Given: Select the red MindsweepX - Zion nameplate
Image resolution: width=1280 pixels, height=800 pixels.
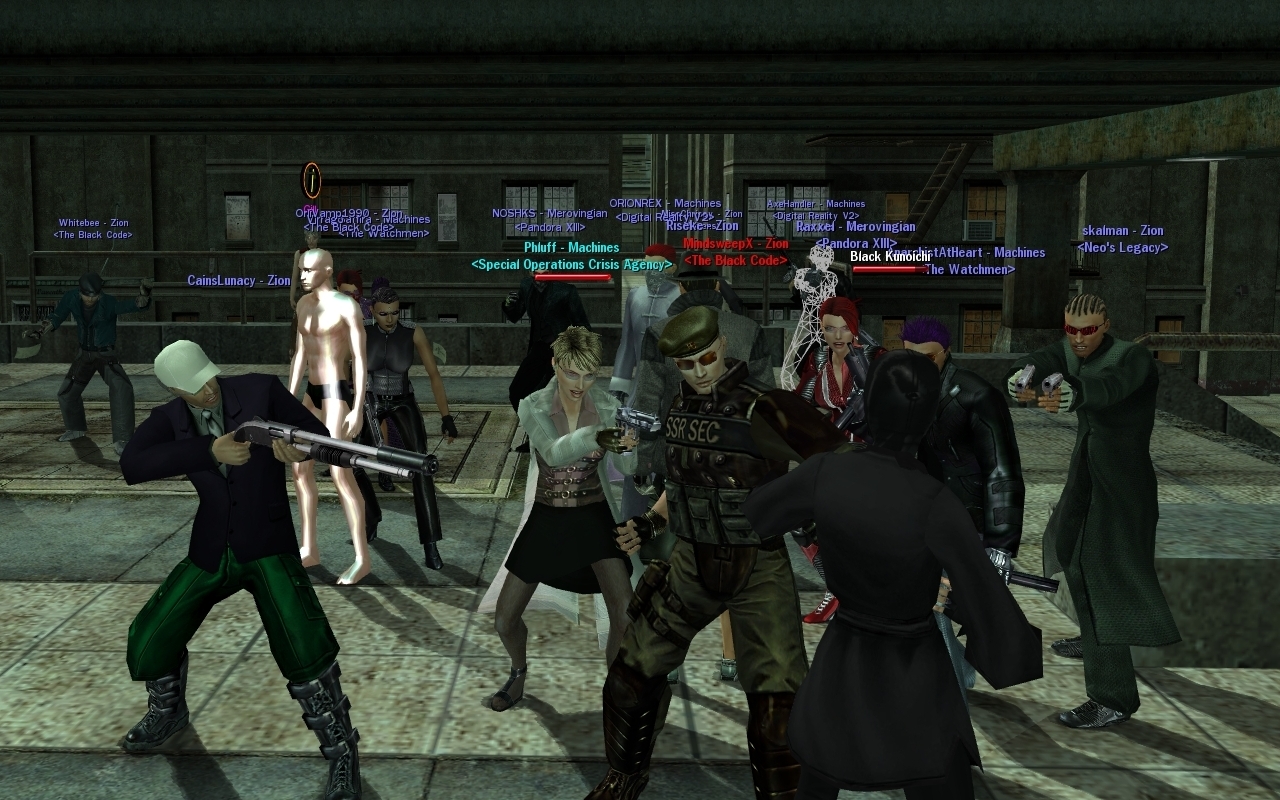Looking at the screenshot, I should click(735, 244).
